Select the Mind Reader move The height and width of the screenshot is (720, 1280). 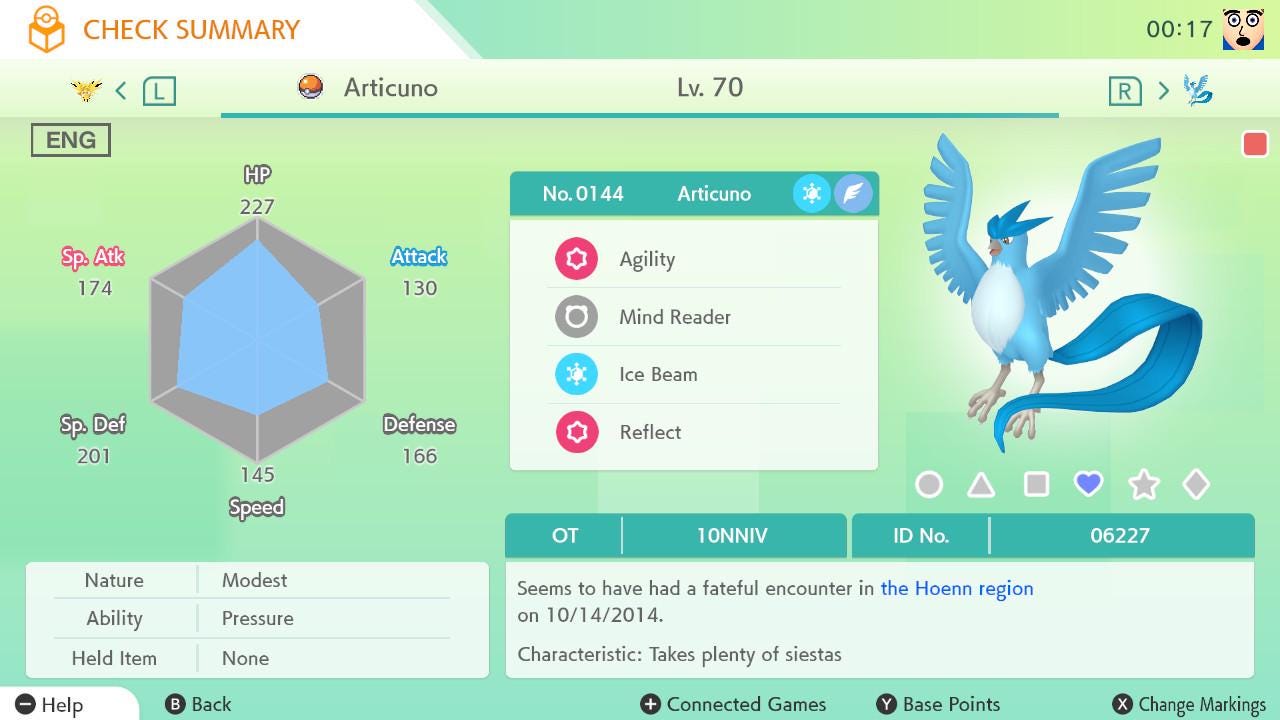[x=693, y=317]
